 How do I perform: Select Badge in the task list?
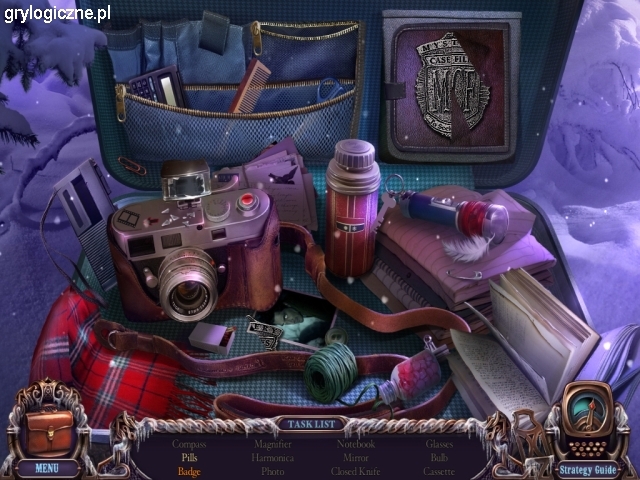[x=189, y=471]
